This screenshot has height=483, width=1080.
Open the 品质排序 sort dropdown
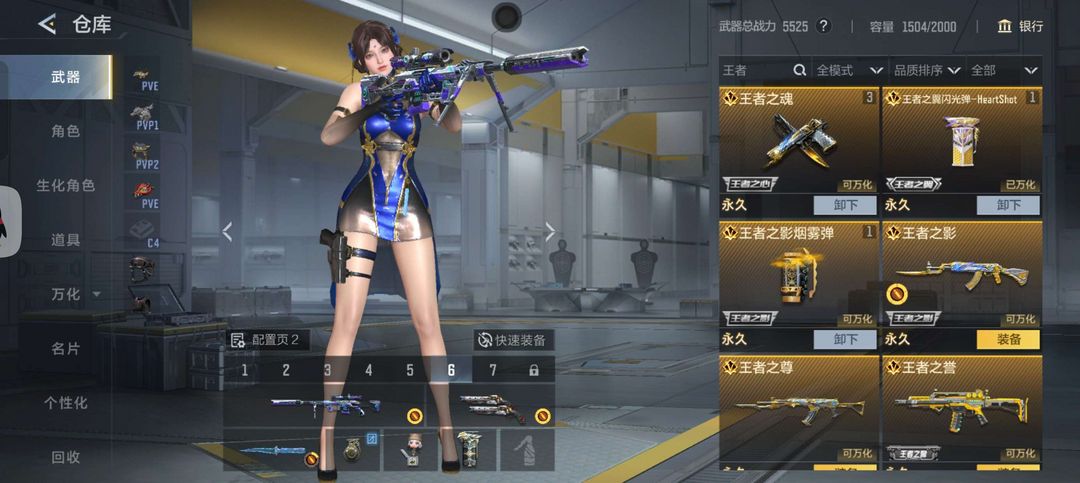coord(926,71)
